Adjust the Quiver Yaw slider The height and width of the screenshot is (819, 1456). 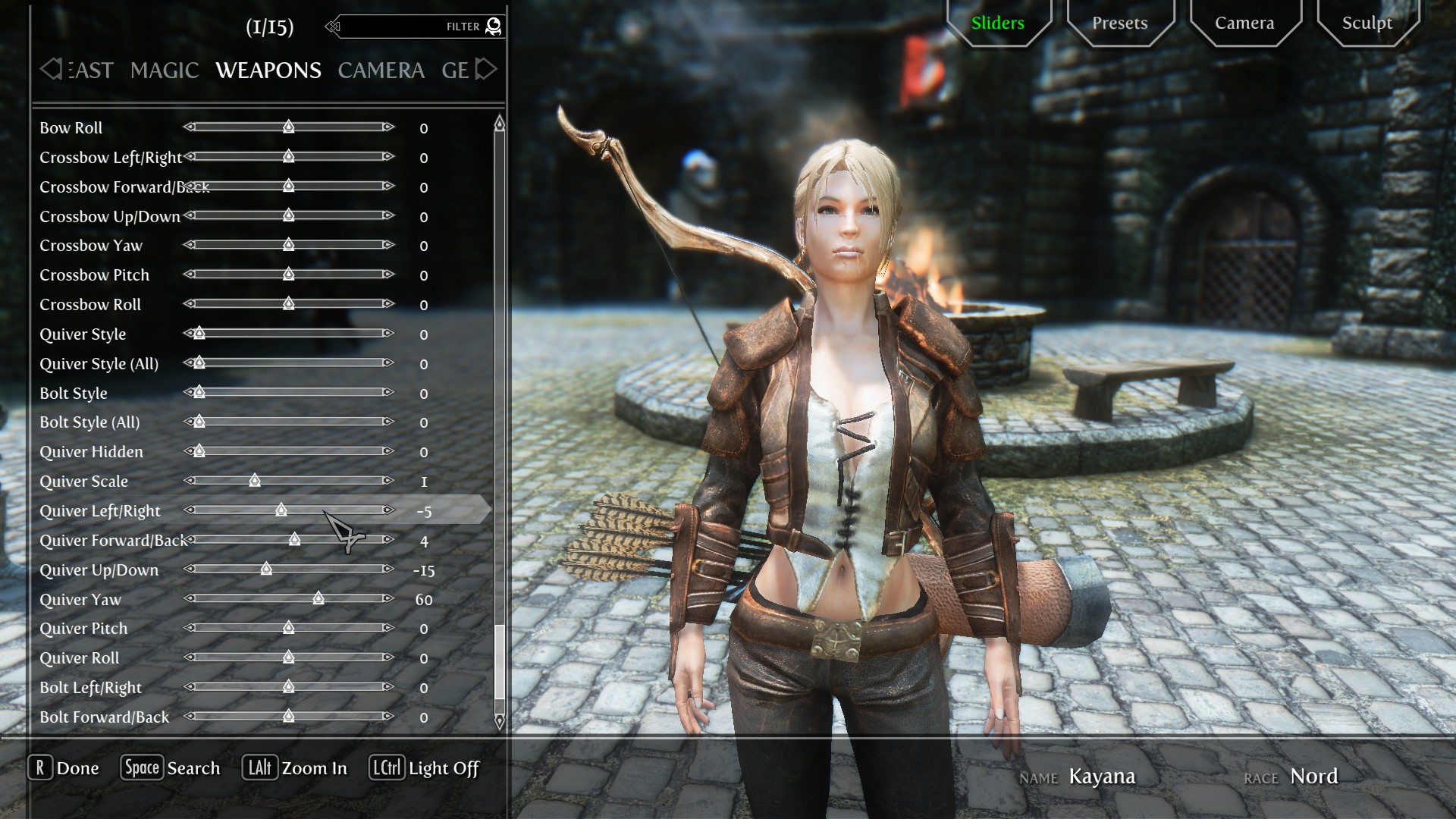pyautogui.click(x=318, y=599)
